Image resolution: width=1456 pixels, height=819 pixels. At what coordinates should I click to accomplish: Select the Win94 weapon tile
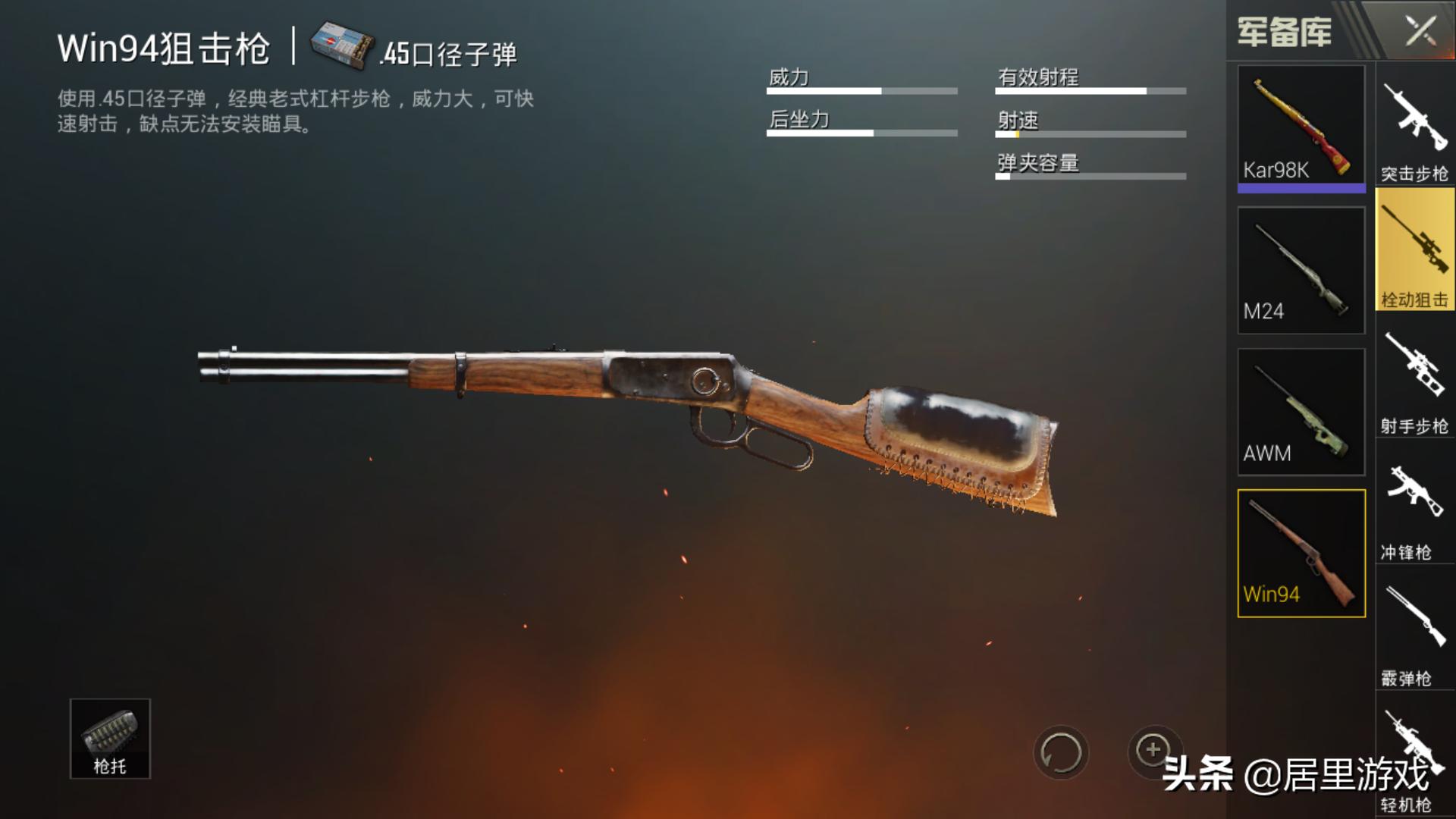click(x=1301, y=554)
